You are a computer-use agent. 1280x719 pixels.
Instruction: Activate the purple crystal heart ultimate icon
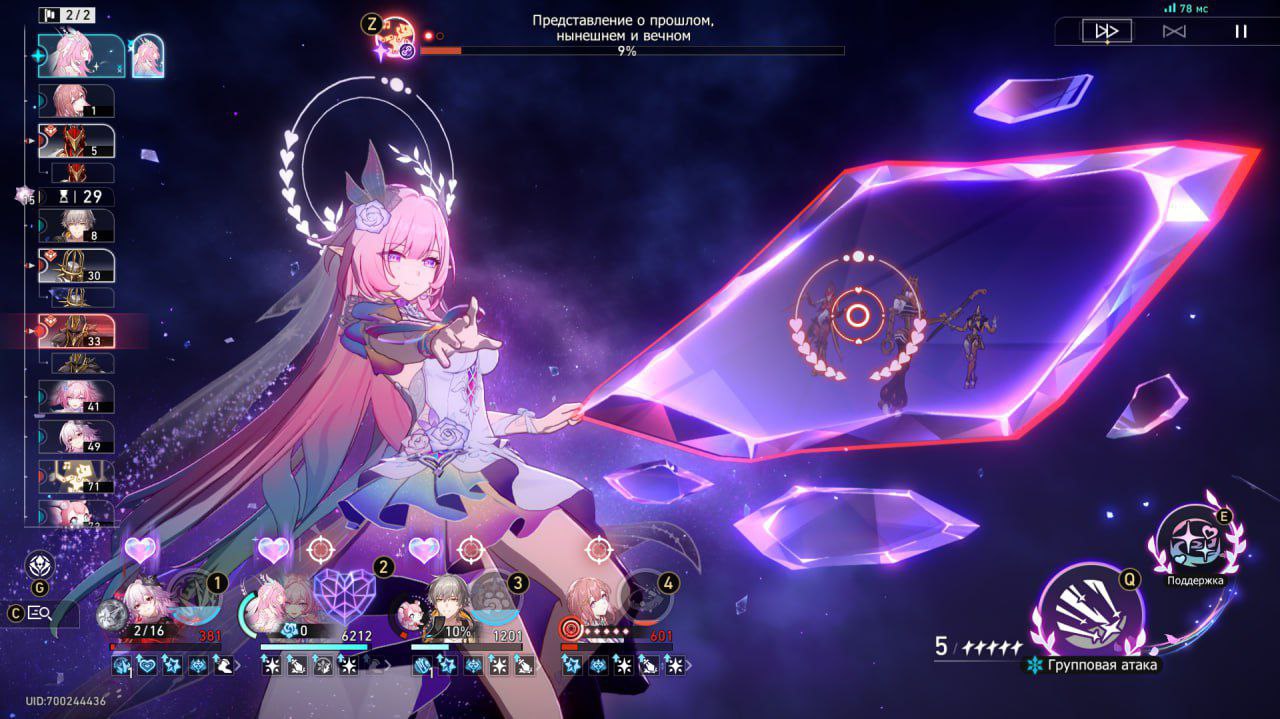click(x=344, y=597)
